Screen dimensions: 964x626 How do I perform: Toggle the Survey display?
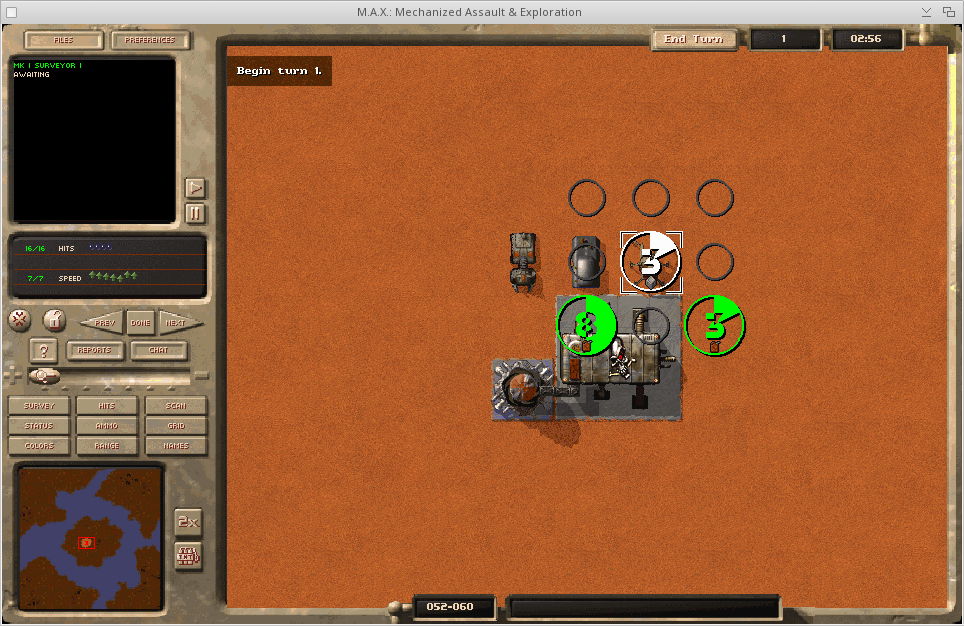point(39,406)
